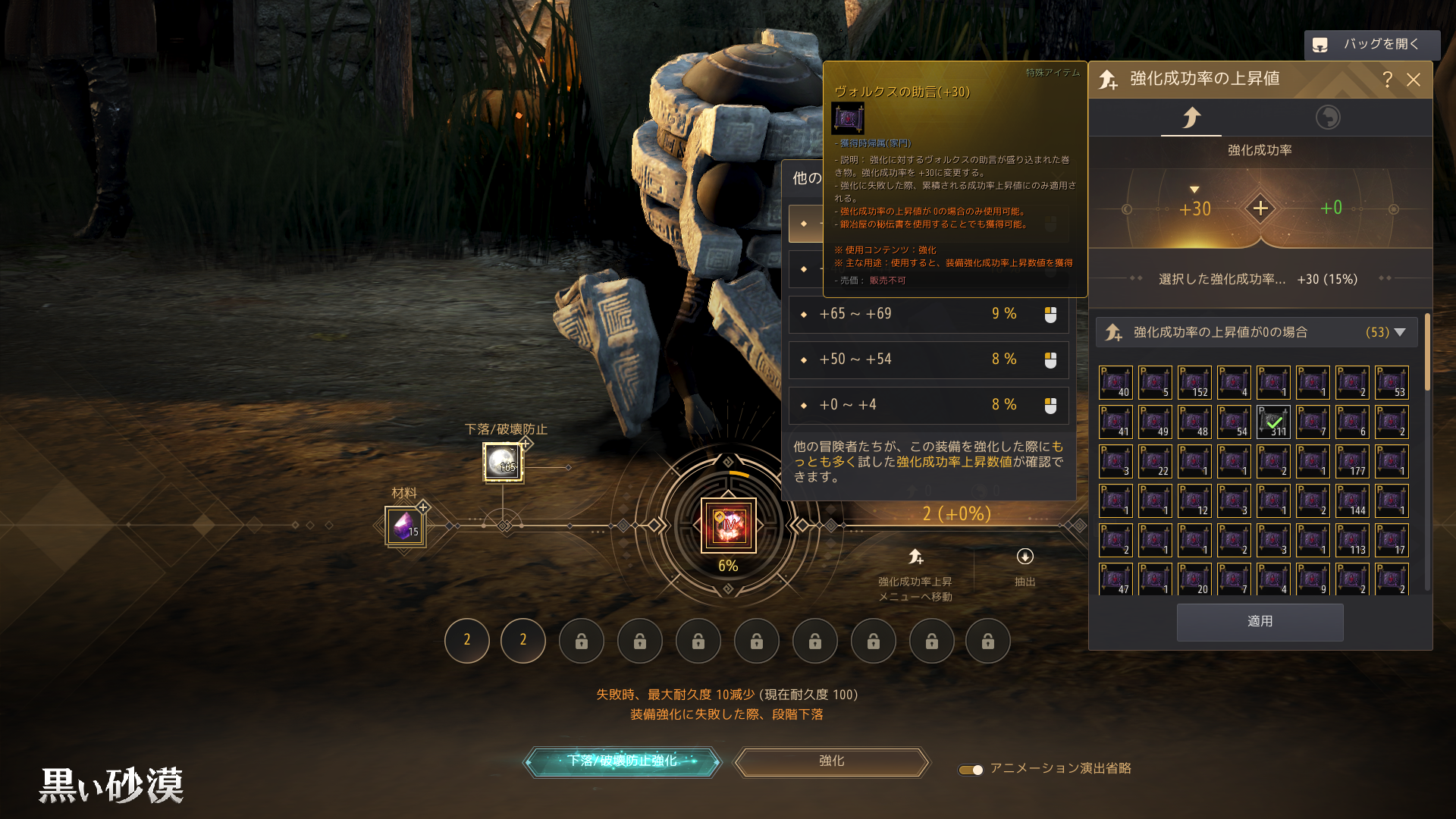The height and width of the screenshot is (819, 1456).
Task: Close the 強化成功率の上昇値 panel
Action: pos(1414,80)
